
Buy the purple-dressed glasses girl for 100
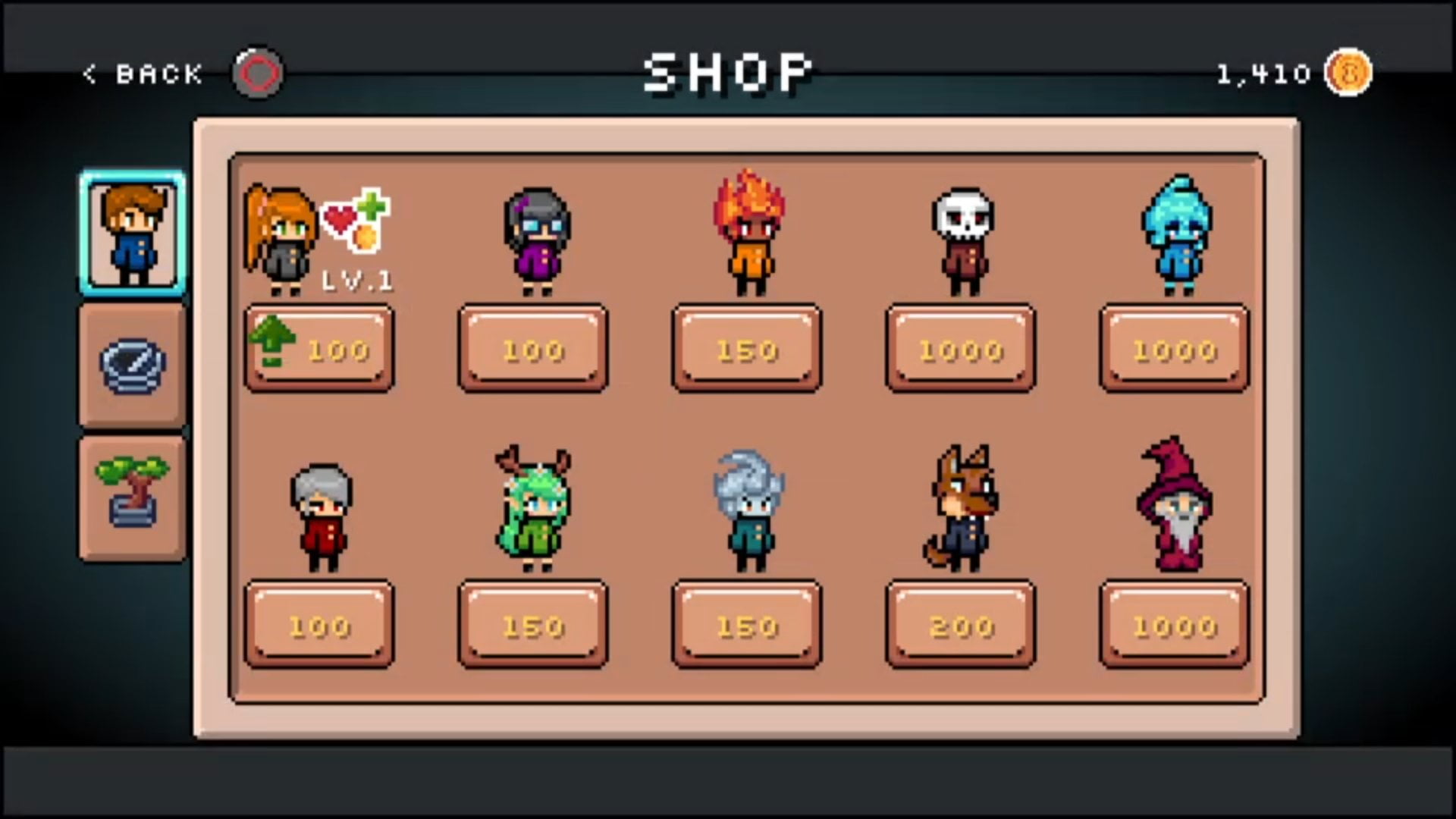click(533, 349)
